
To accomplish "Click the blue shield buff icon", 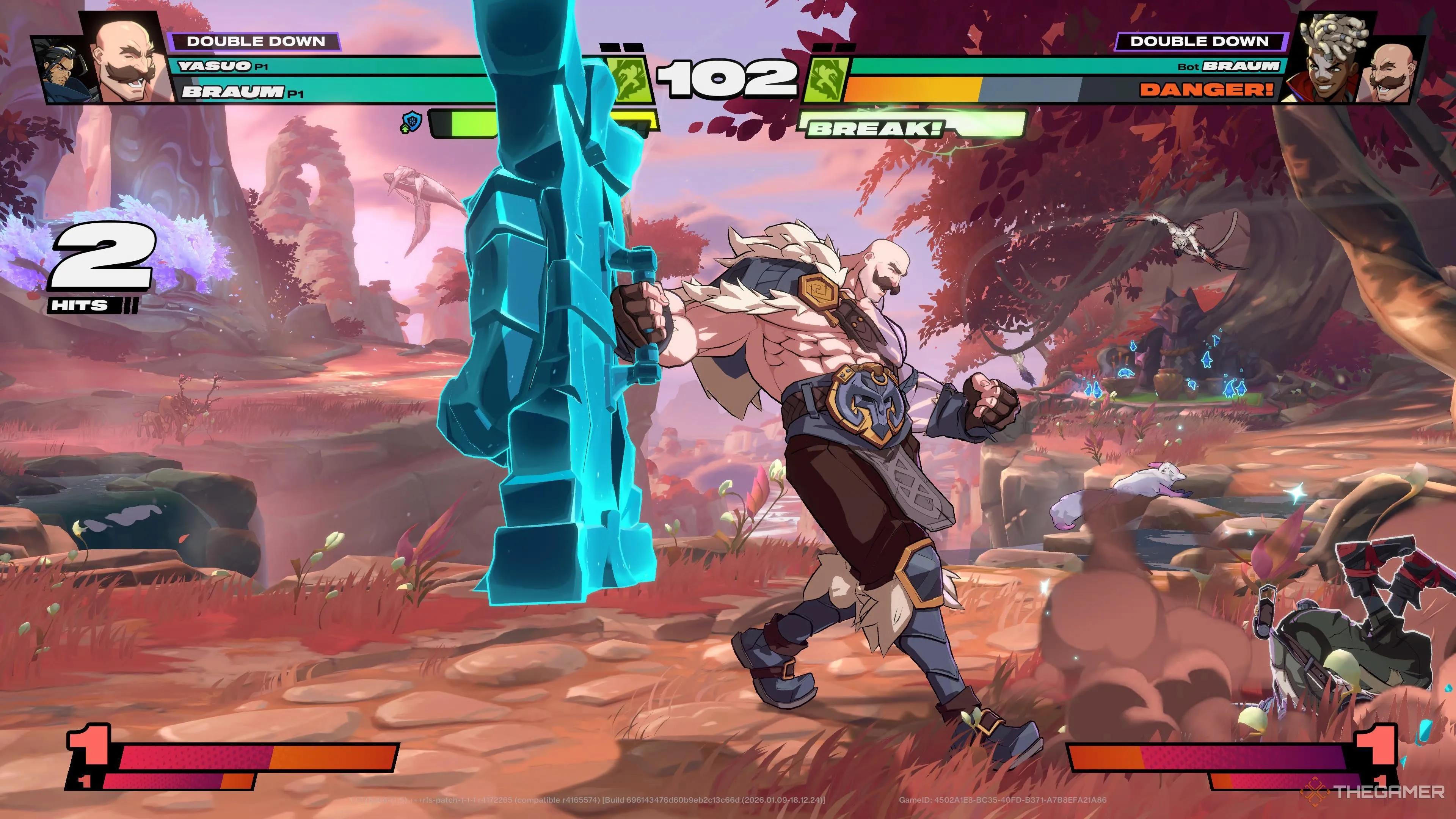I will (412, 122).
